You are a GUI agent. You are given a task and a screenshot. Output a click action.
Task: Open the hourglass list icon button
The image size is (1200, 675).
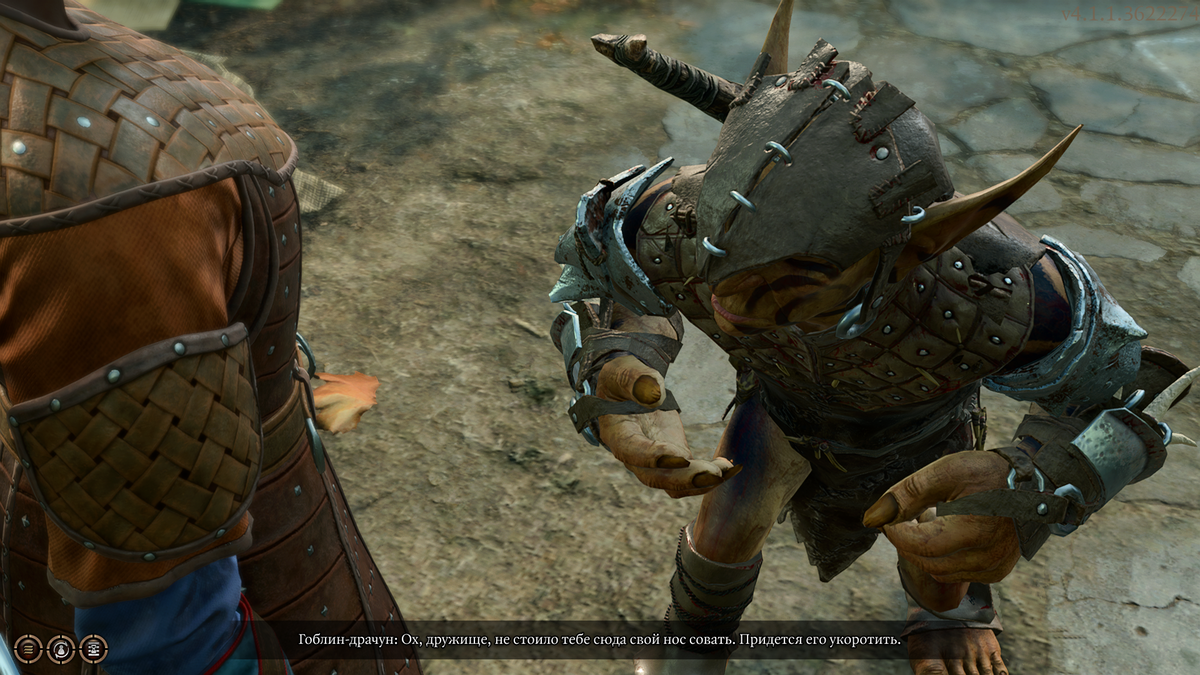[93, 649]
